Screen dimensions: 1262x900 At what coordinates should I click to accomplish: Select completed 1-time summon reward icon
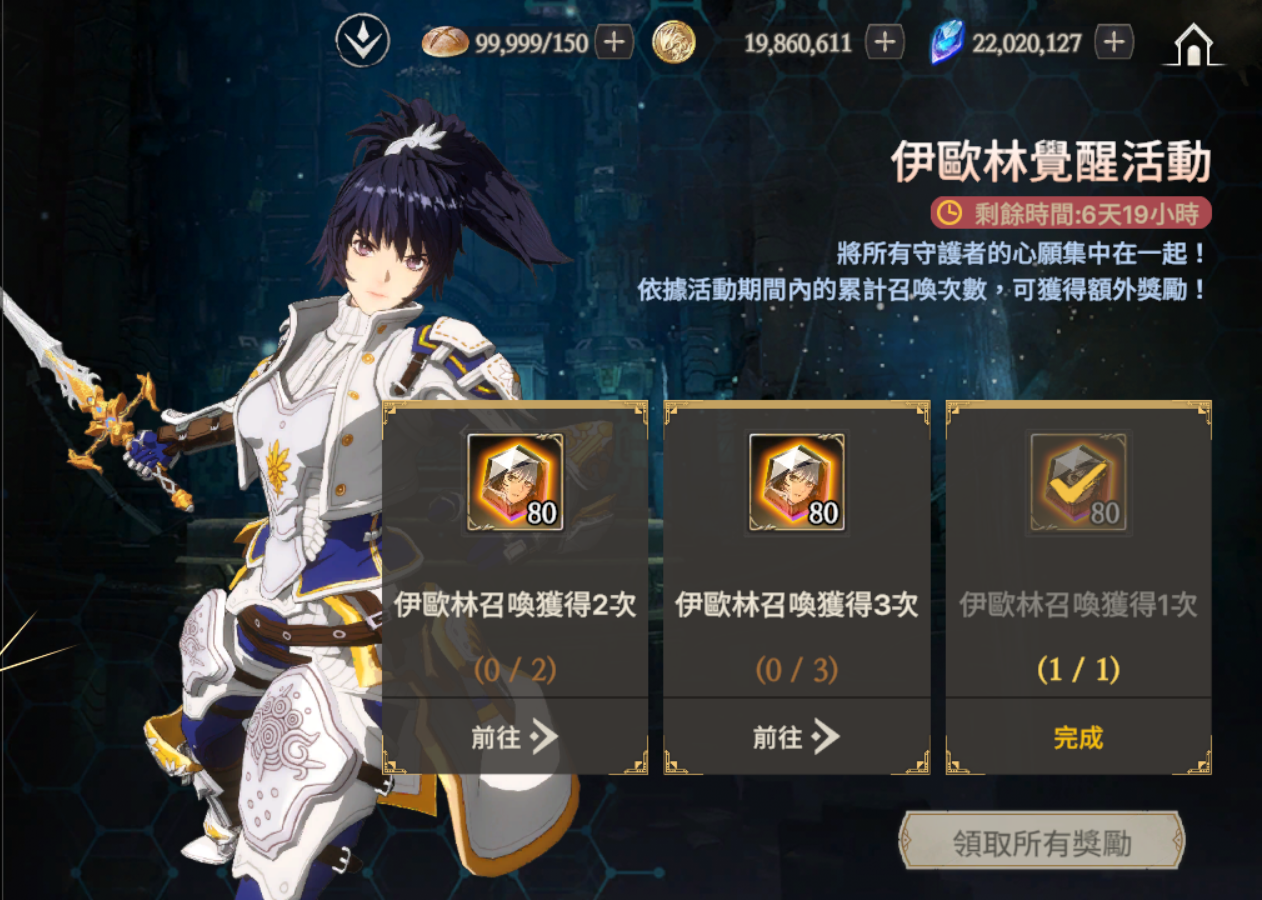coord(1078,482)
